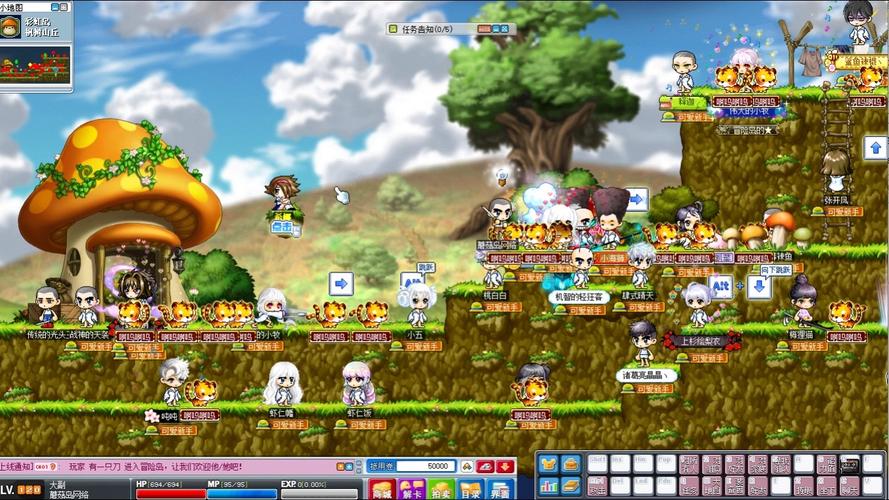The image size is (889, 500).
Task: Open the 解卡 unstuck button
Action: tap(411, 489)
